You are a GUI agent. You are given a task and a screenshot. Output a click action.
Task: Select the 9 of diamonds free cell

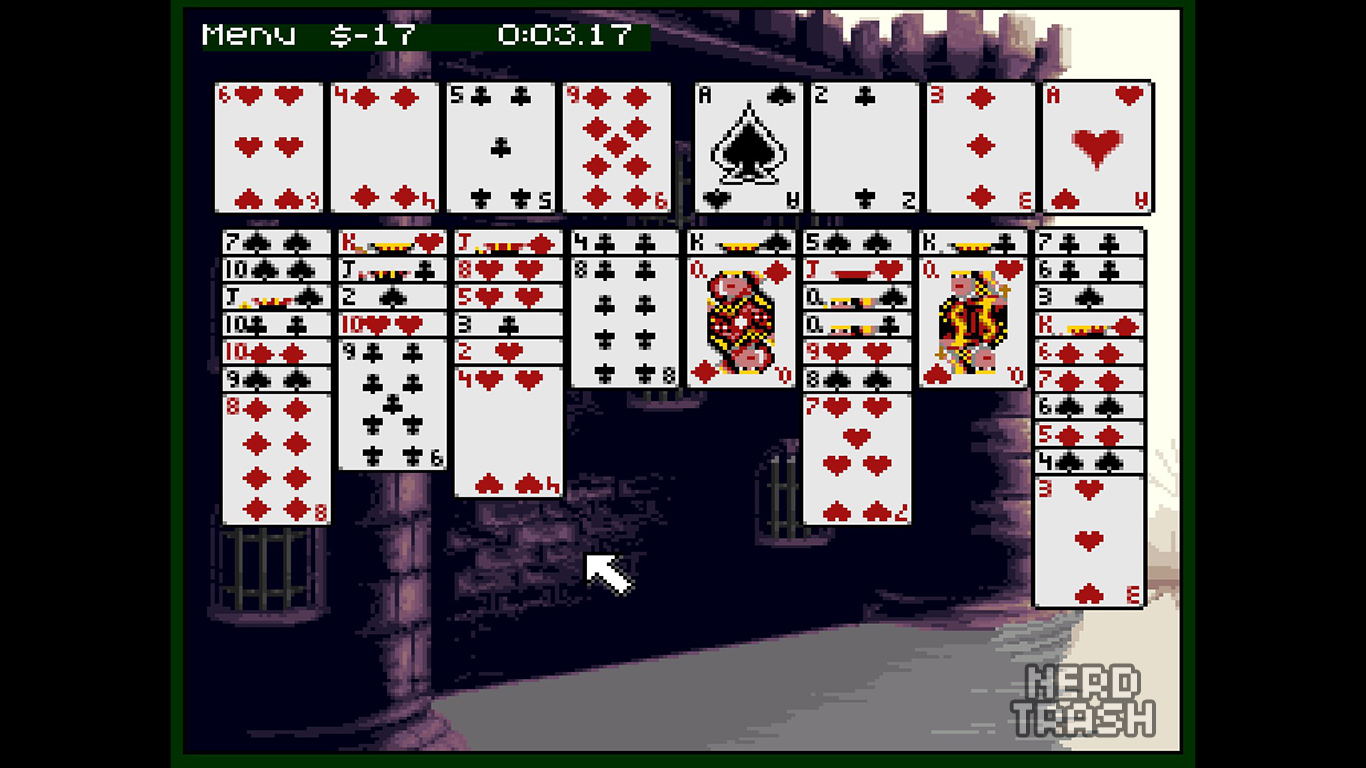[616, 147]
